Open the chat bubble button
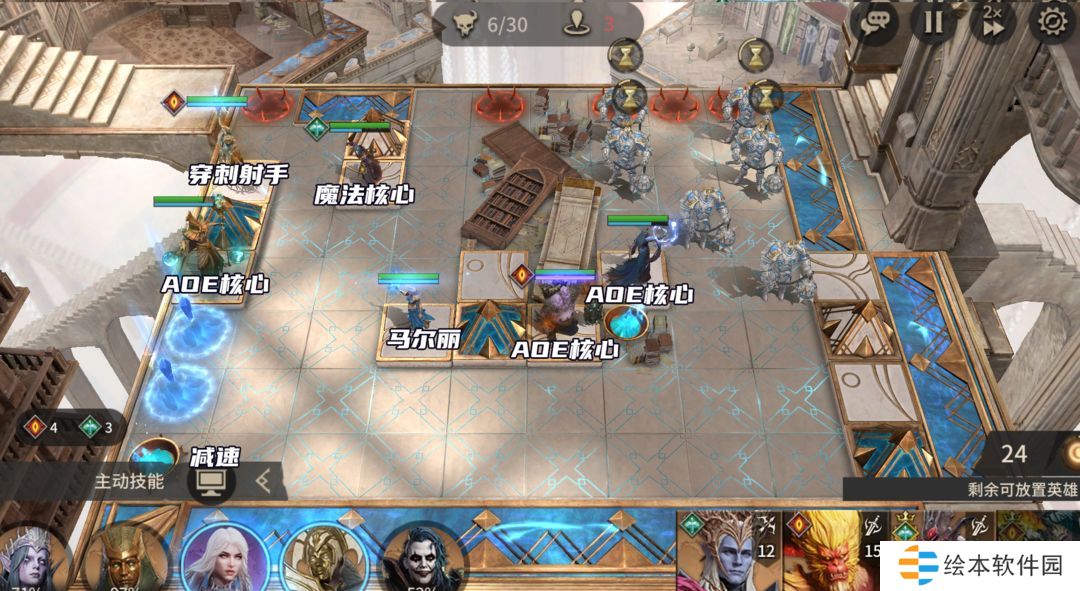 (875, 21)
